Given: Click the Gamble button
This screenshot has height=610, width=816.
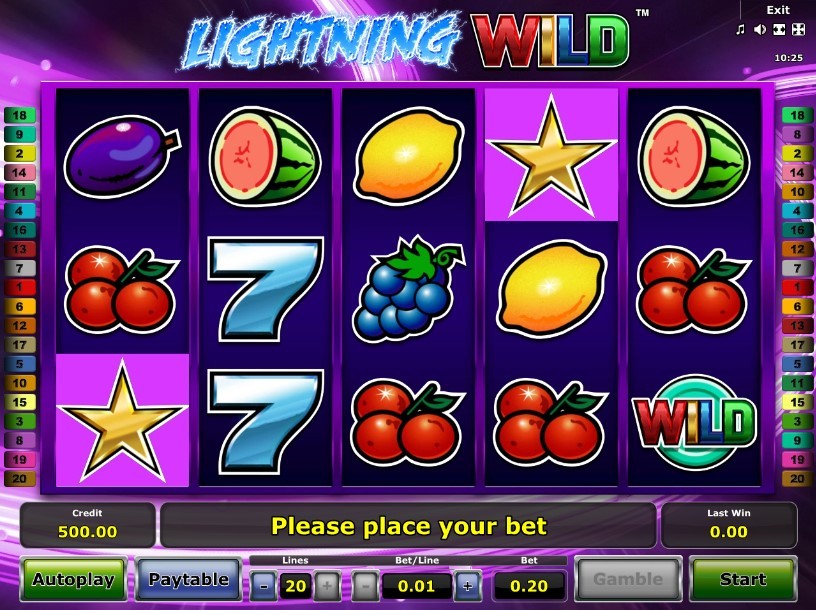Looking at the screenshot, I should pyautogui.click(x=628, y=579).
